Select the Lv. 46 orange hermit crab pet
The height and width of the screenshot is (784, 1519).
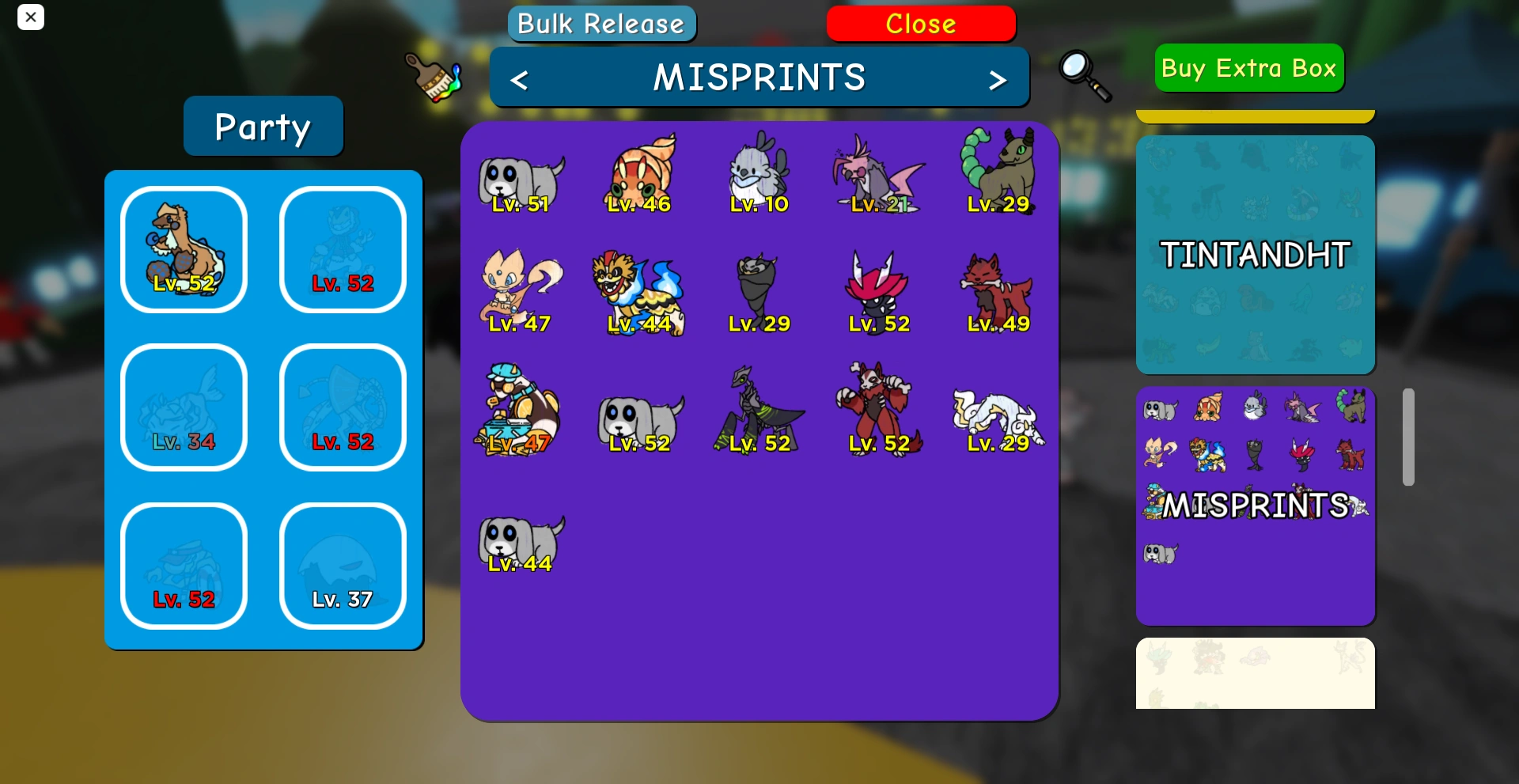[639, 174]
